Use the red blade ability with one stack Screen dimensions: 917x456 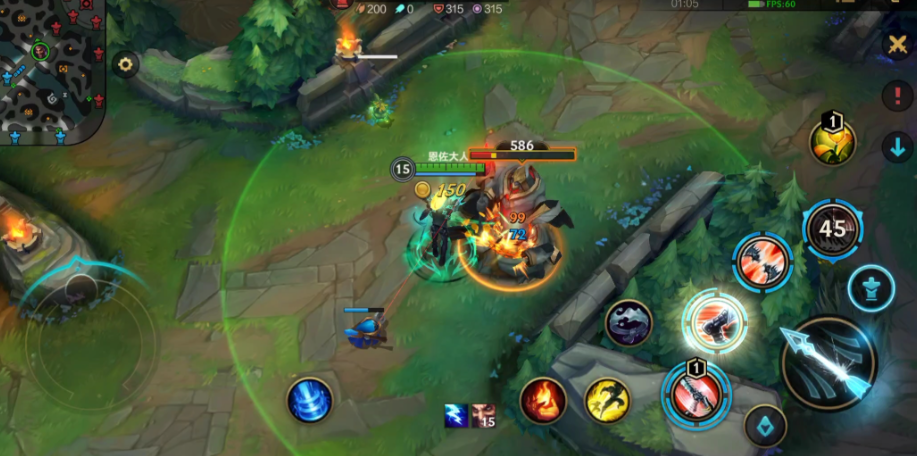point(695,392)
